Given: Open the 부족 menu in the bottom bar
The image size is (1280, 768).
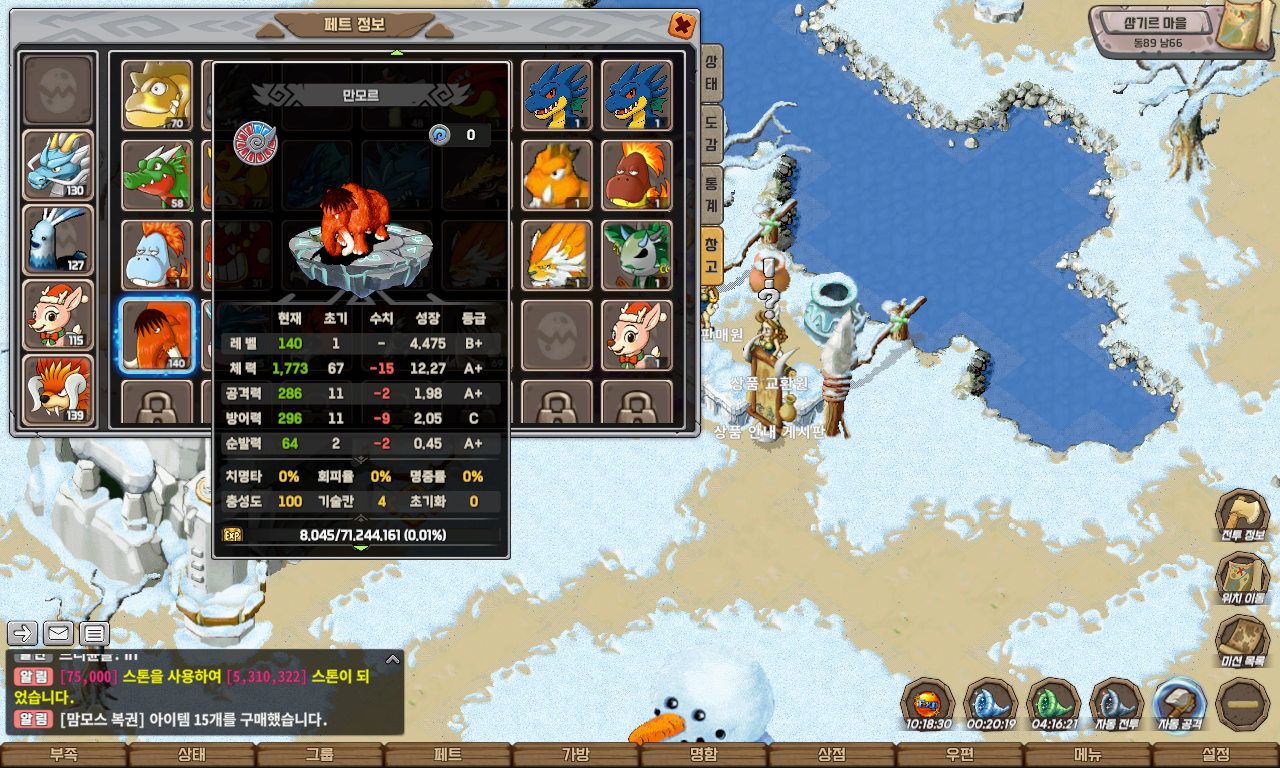Looking at the screenshot, I should pyautogui.click(x=63, y=755).
